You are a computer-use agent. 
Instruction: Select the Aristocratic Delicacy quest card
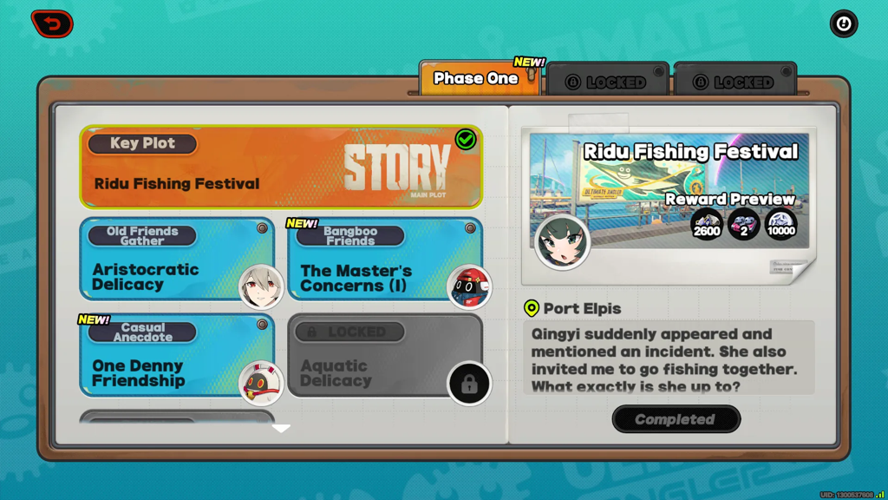point(177,261)
